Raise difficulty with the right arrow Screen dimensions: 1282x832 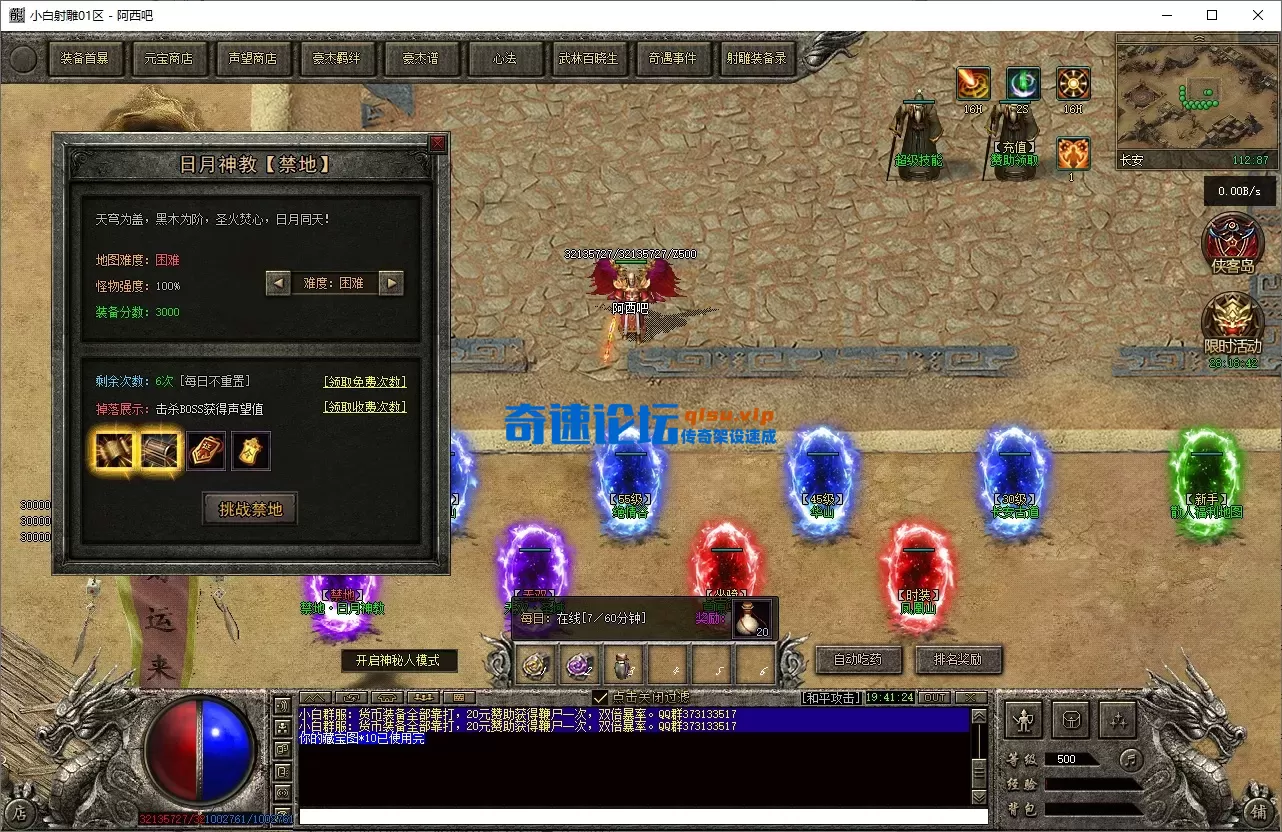(x=392, y=283)
